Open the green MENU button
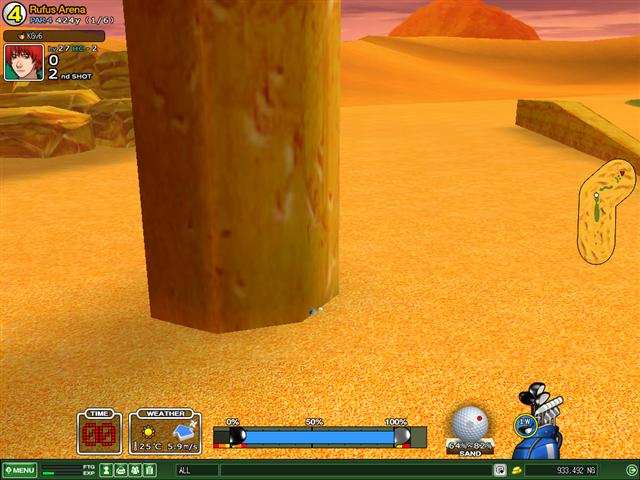640x480 pixels. [x=19, y=470]
